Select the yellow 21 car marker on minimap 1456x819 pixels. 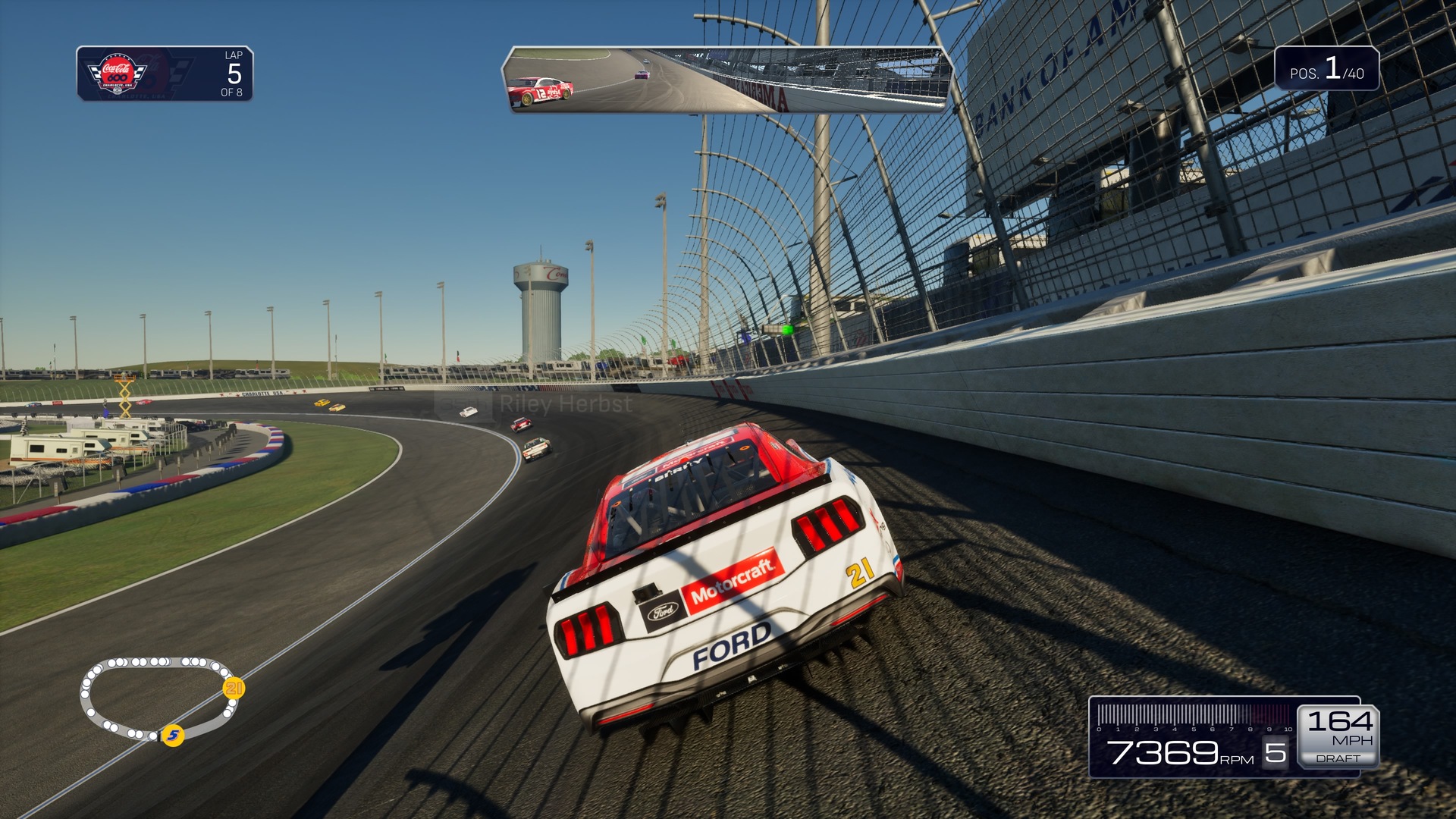tap(234, 688)
